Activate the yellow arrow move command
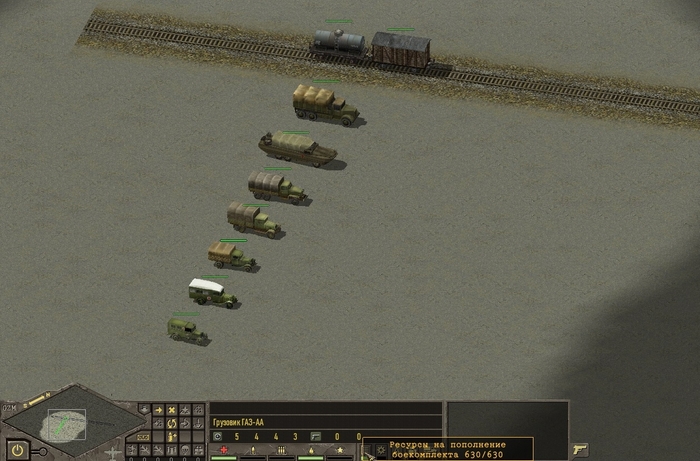Viewport: 700px width, 461px height. [x=158, y=410]
